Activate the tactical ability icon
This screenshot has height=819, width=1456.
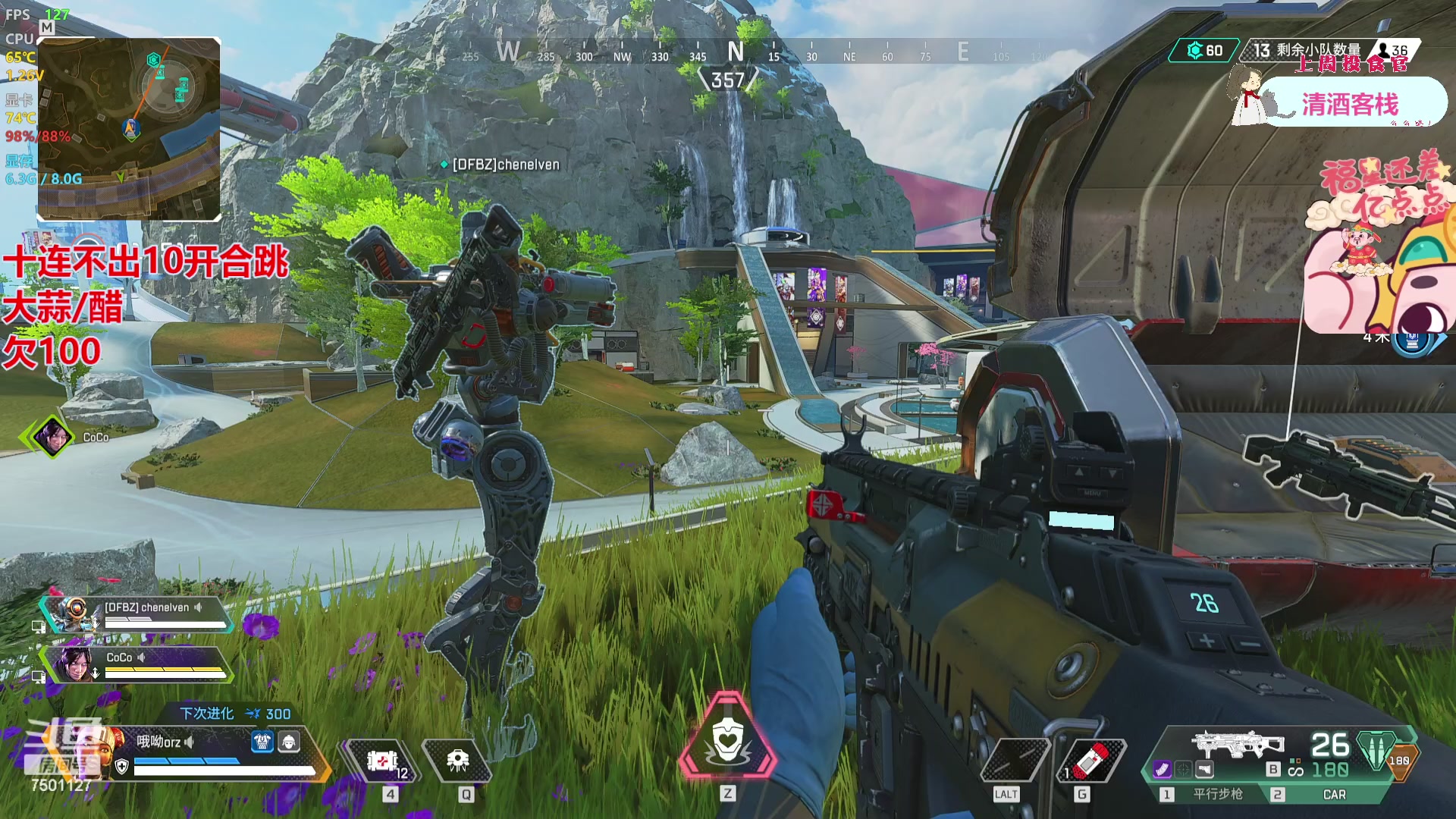point(457,761)
